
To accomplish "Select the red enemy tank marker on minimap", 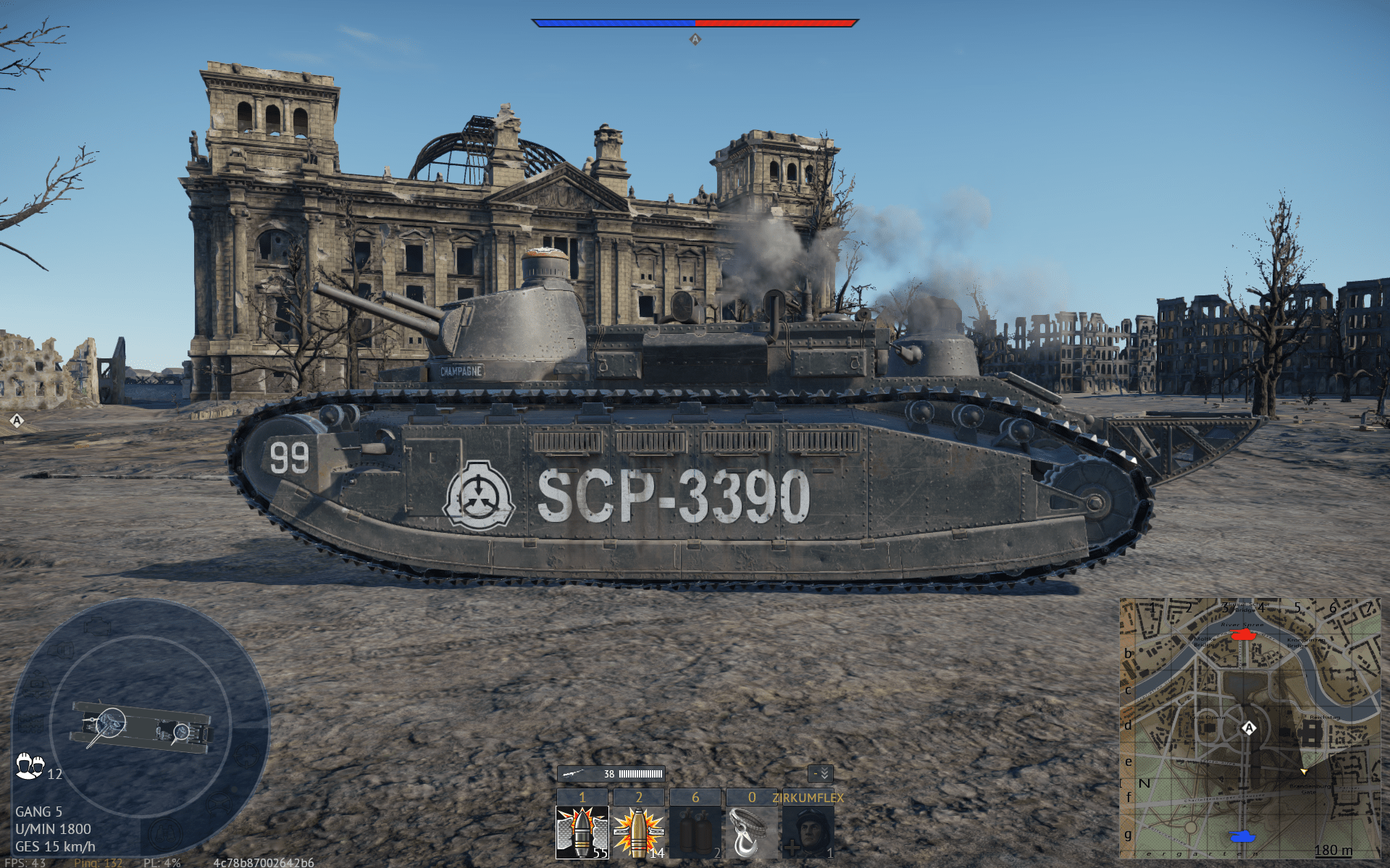I will pyautogui.click(x=1244, y=634).
